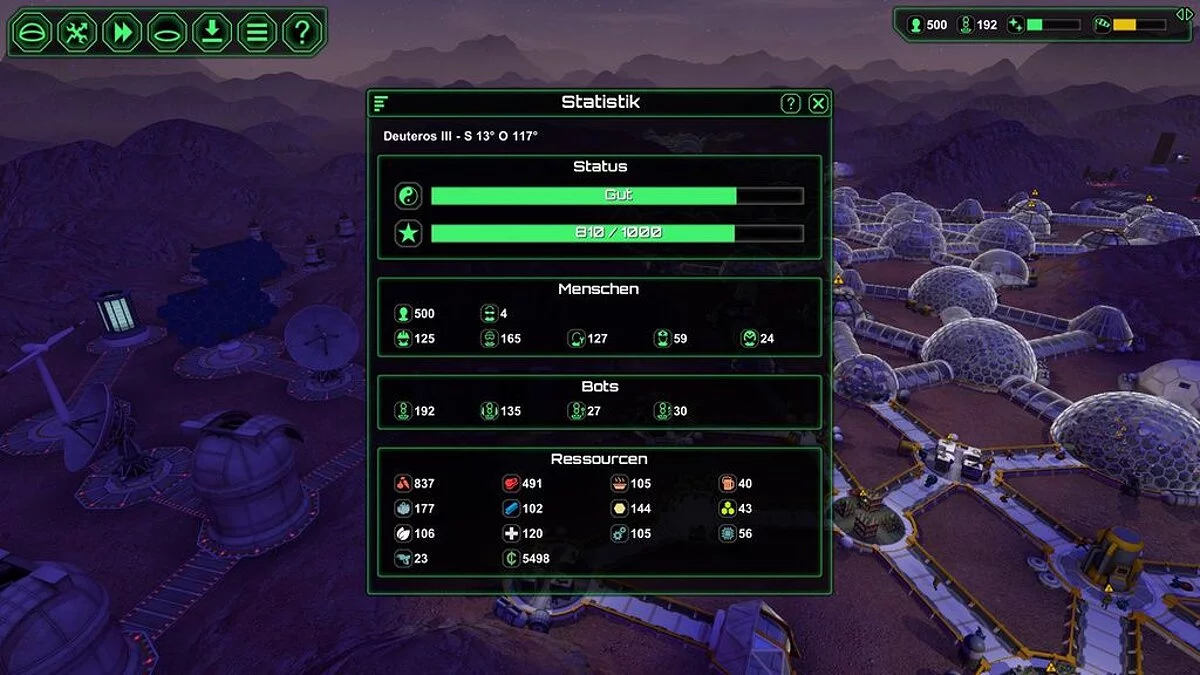Click the download arrow toolbar button
Image resolution: width=1200 pixels, height=675 pixels.
pos(212,33)
